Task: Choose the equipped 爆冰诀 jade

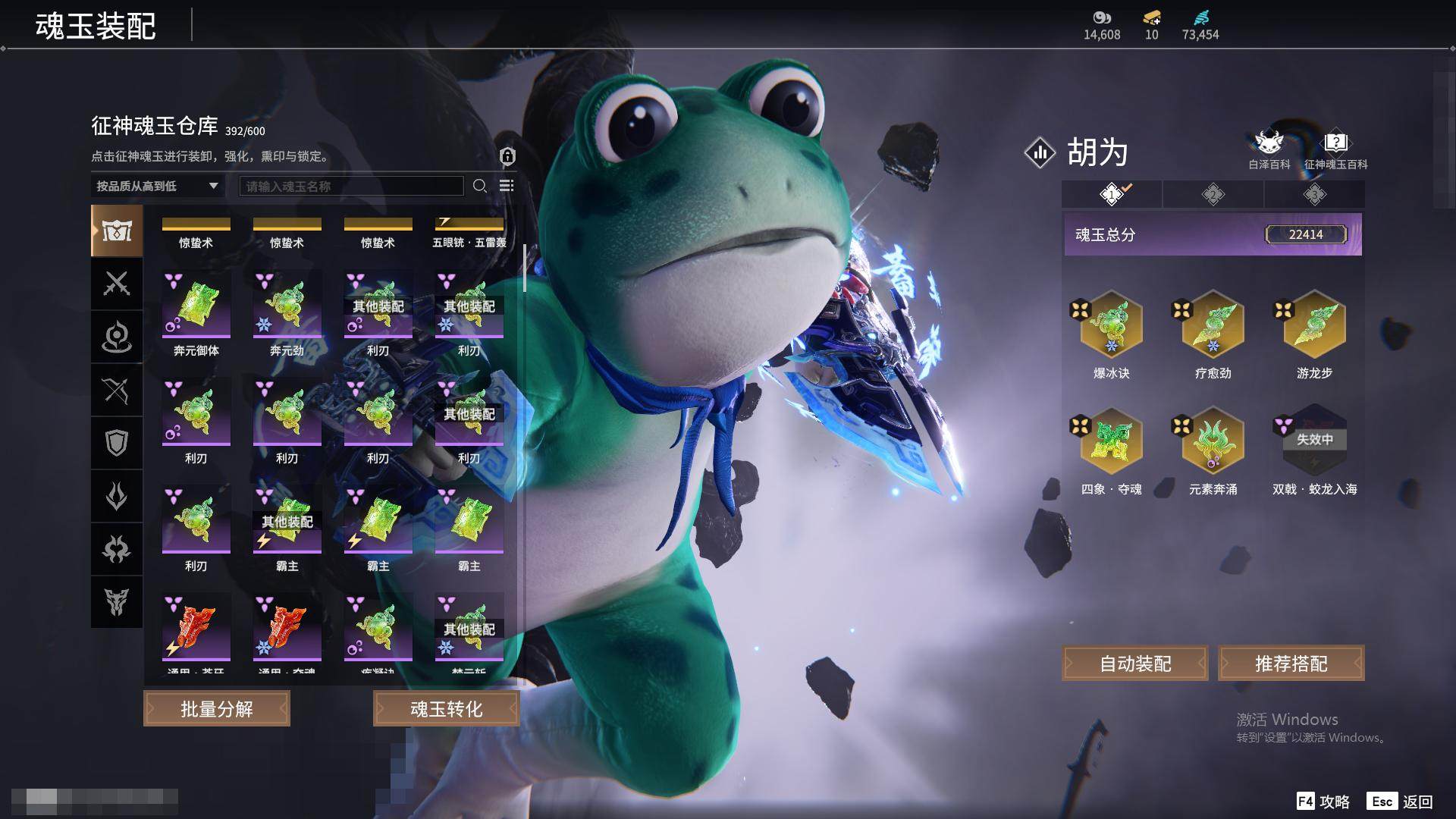Action: (1111, 325)
